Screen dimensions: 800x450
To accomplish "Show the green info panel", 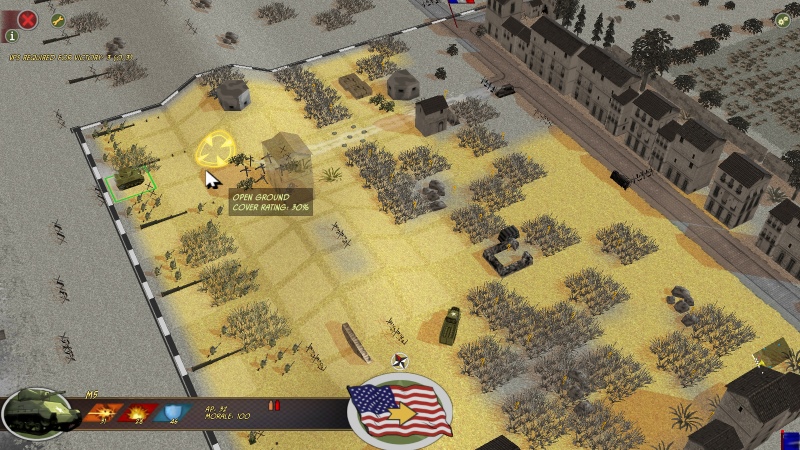I will point(12,36).
